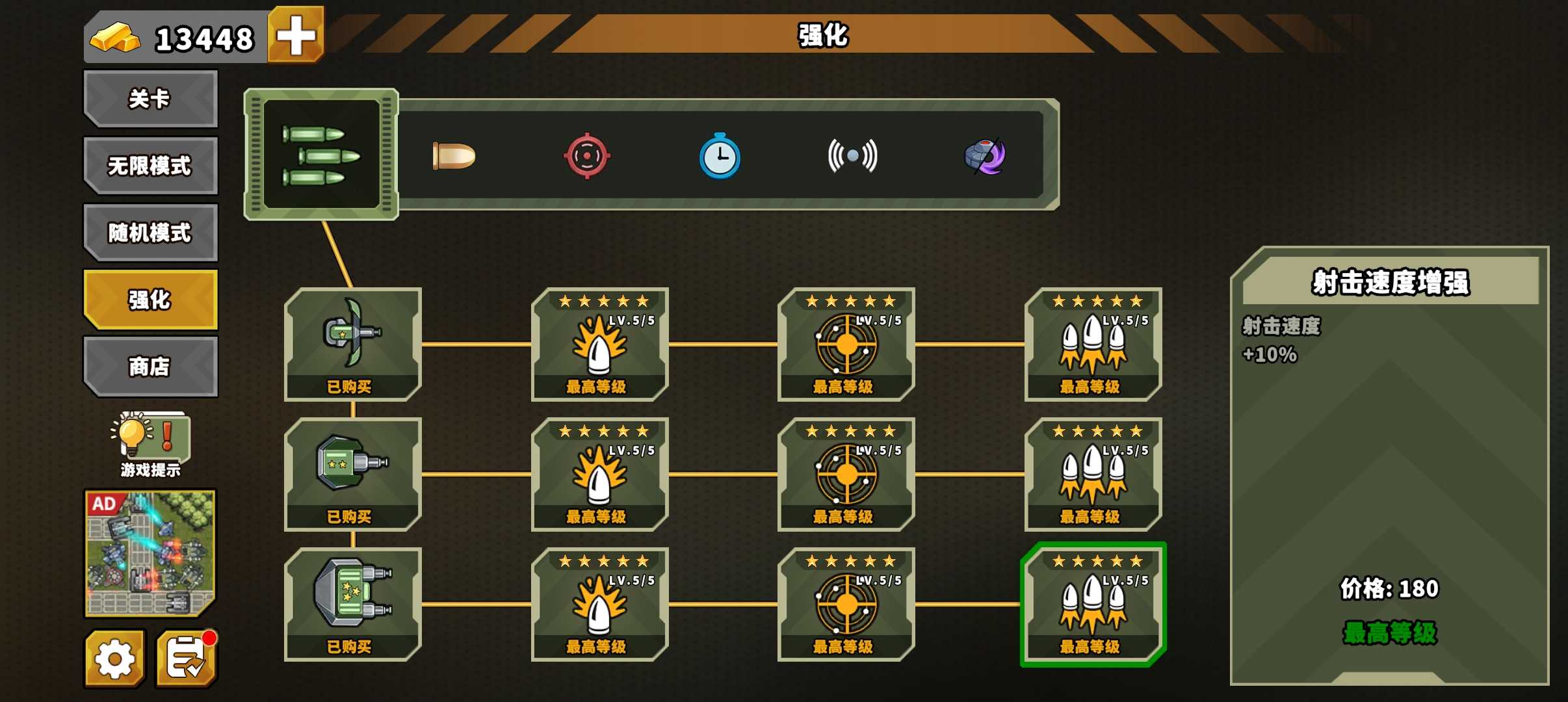
Task: Open settings with the gear icon
Action: pos(115,659)
